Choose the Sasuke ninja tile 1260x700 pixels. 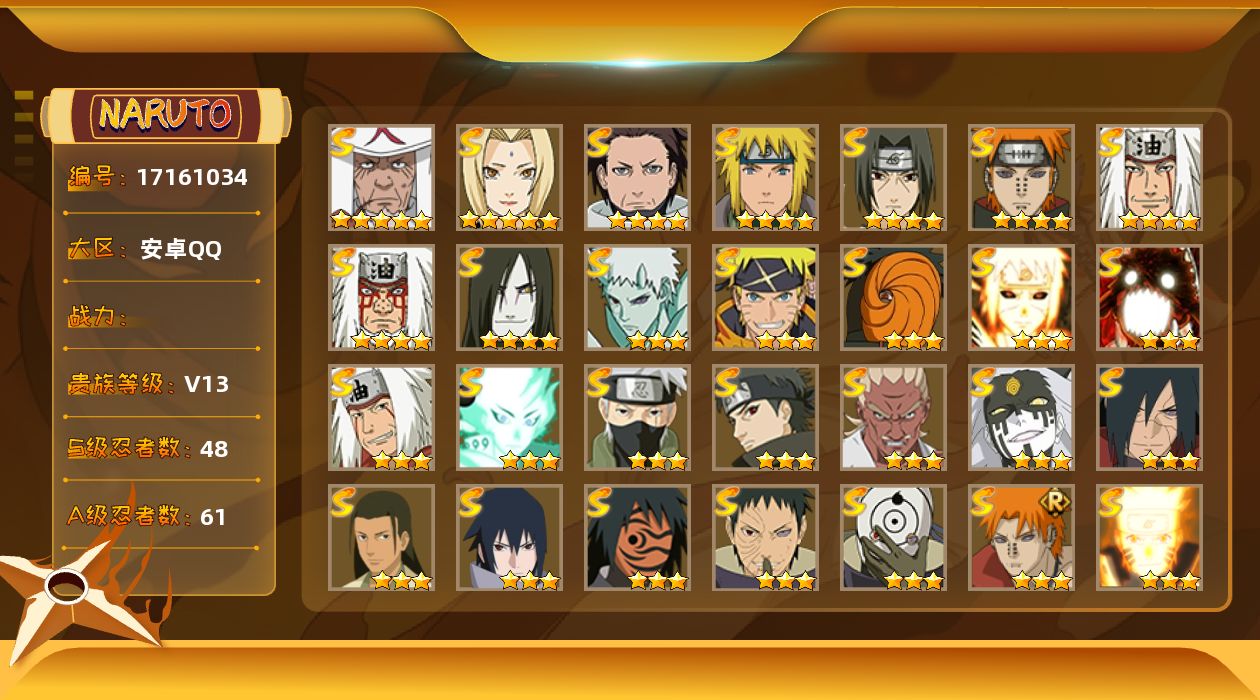[509, 538]
